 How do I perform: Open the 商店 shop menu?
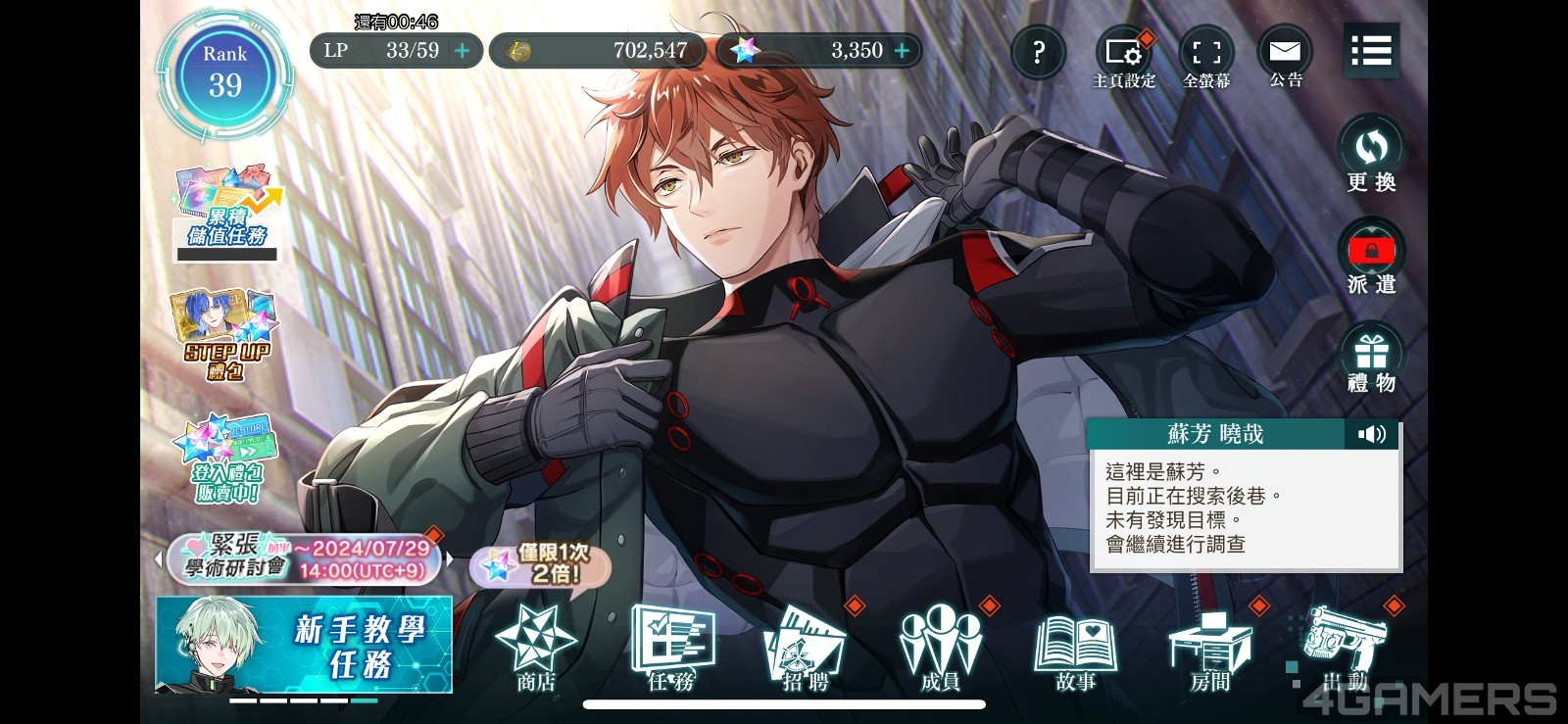point(536,649)
